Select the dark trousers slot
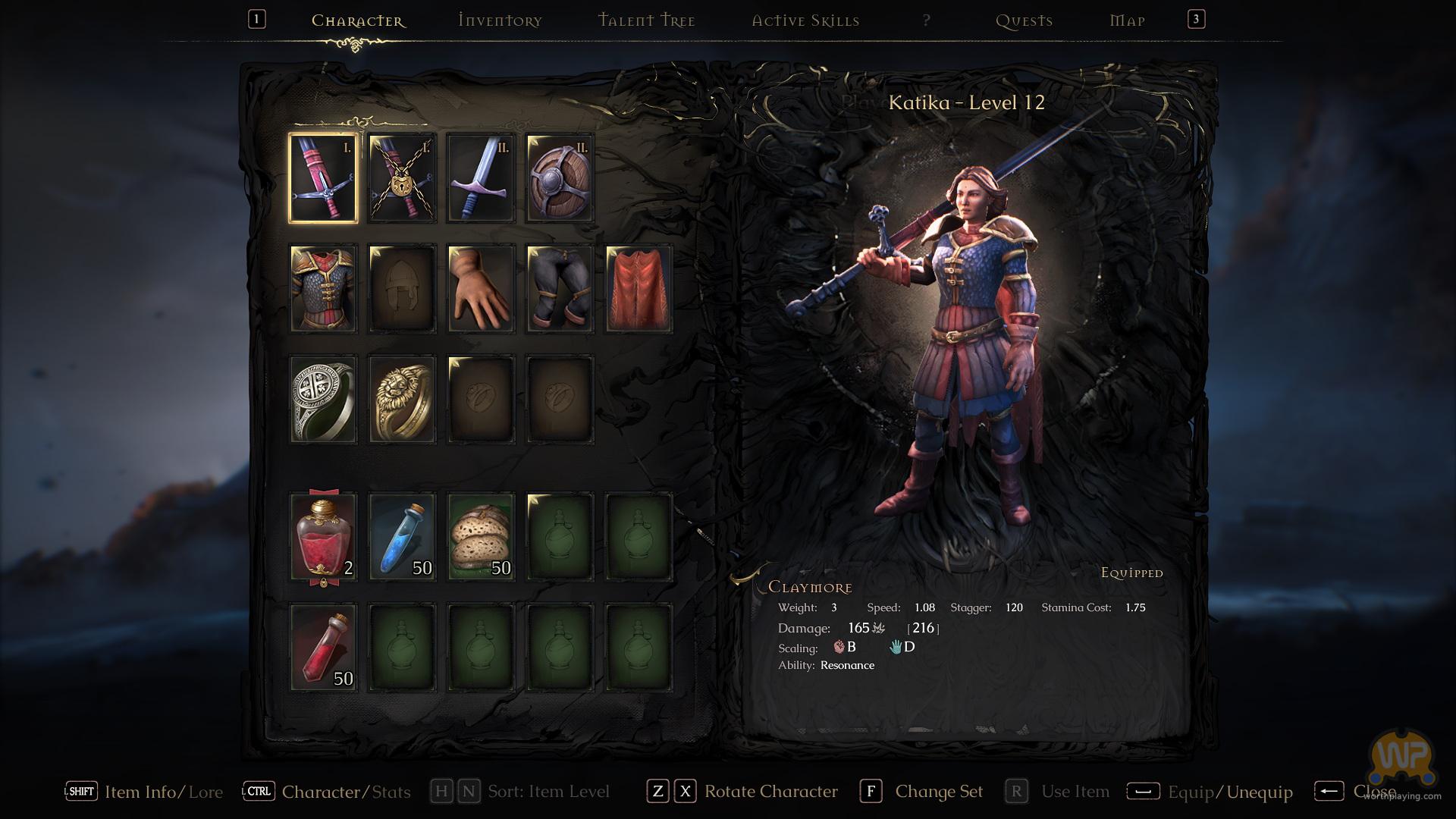 [x=560, y=289]
